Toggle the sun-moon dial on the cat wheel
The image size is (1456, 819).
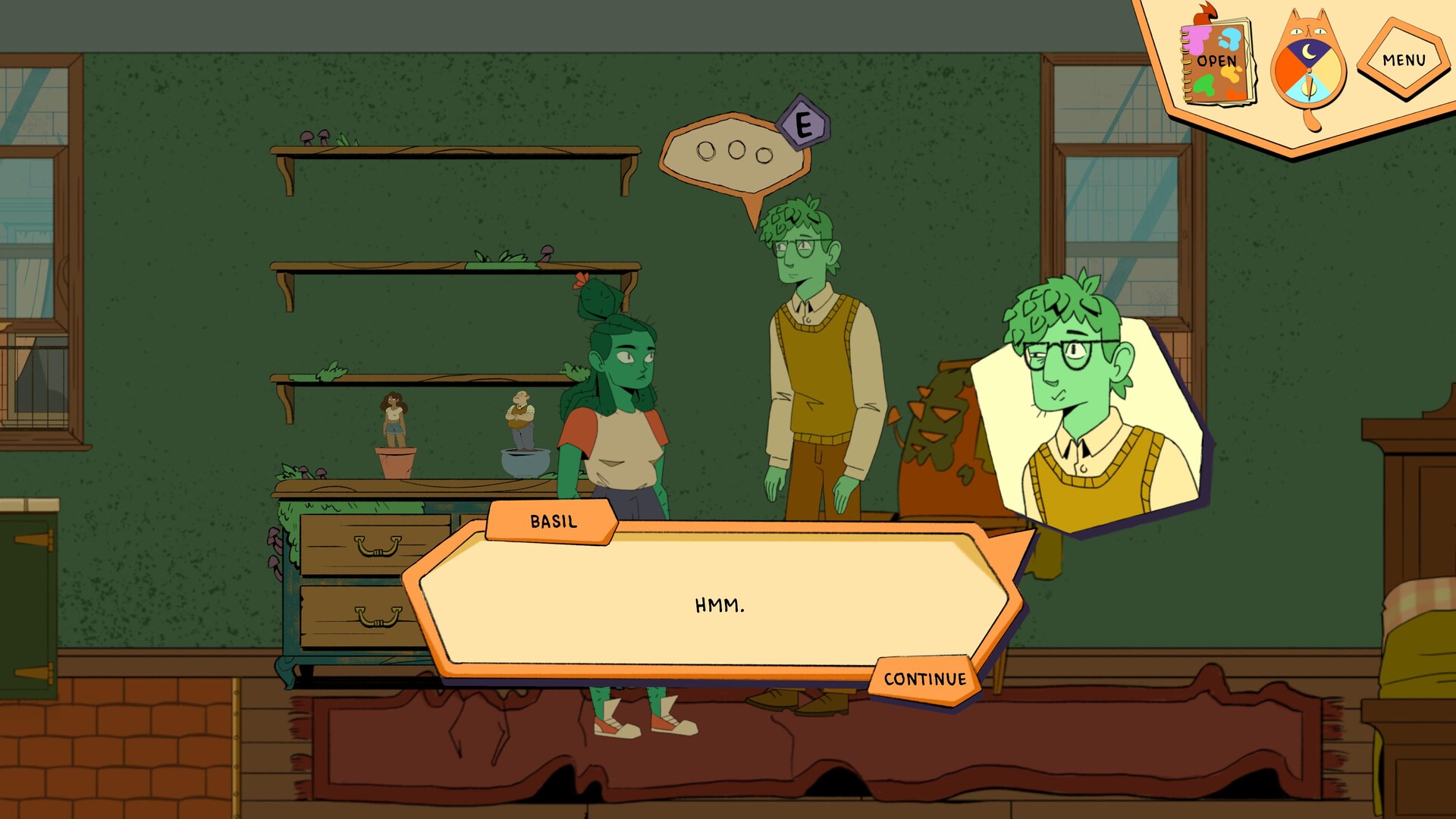1309,70
